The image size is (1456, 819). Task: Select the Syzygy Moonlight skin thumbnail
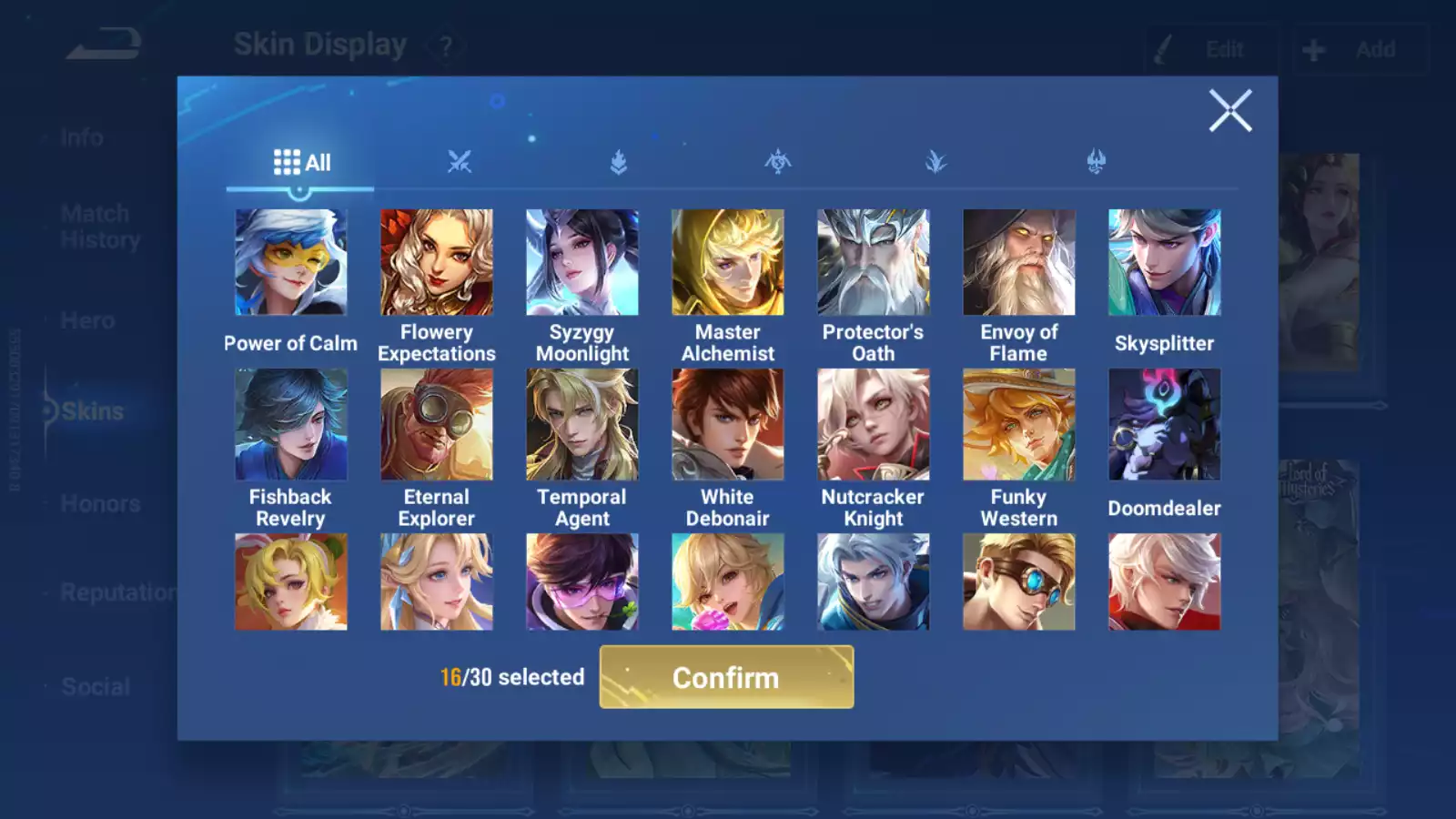pos(581,261)
